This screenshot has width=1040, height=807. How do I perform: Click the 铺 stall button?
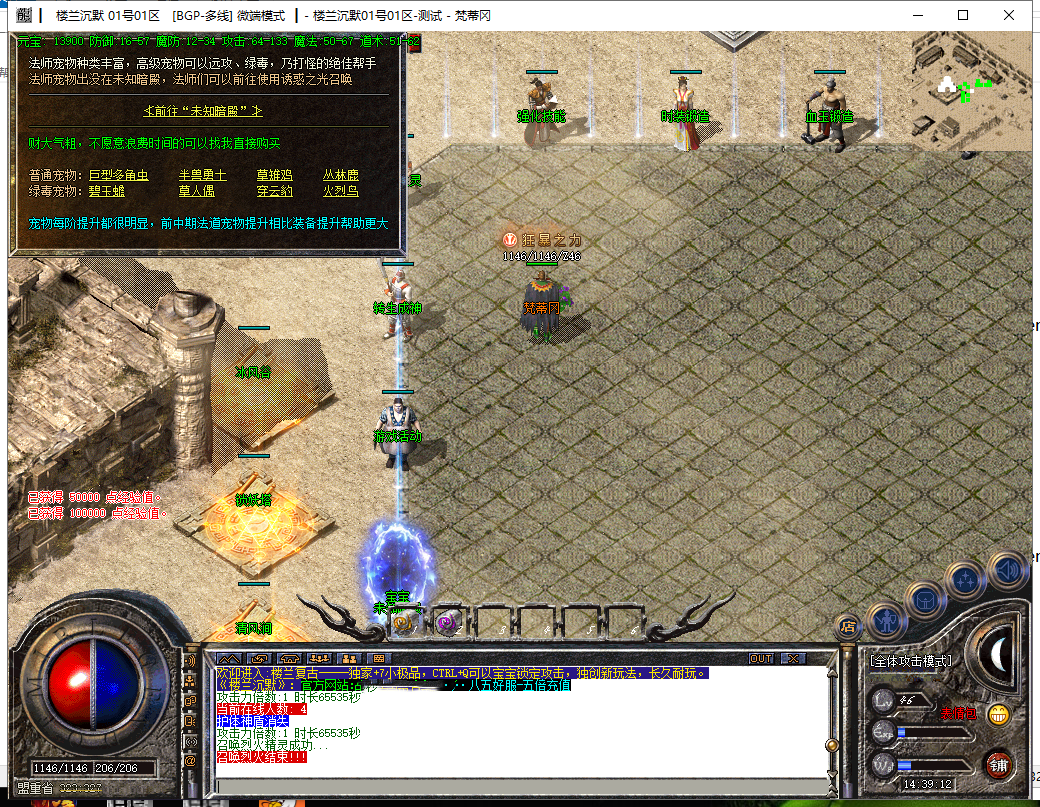(x=996, y=764)
